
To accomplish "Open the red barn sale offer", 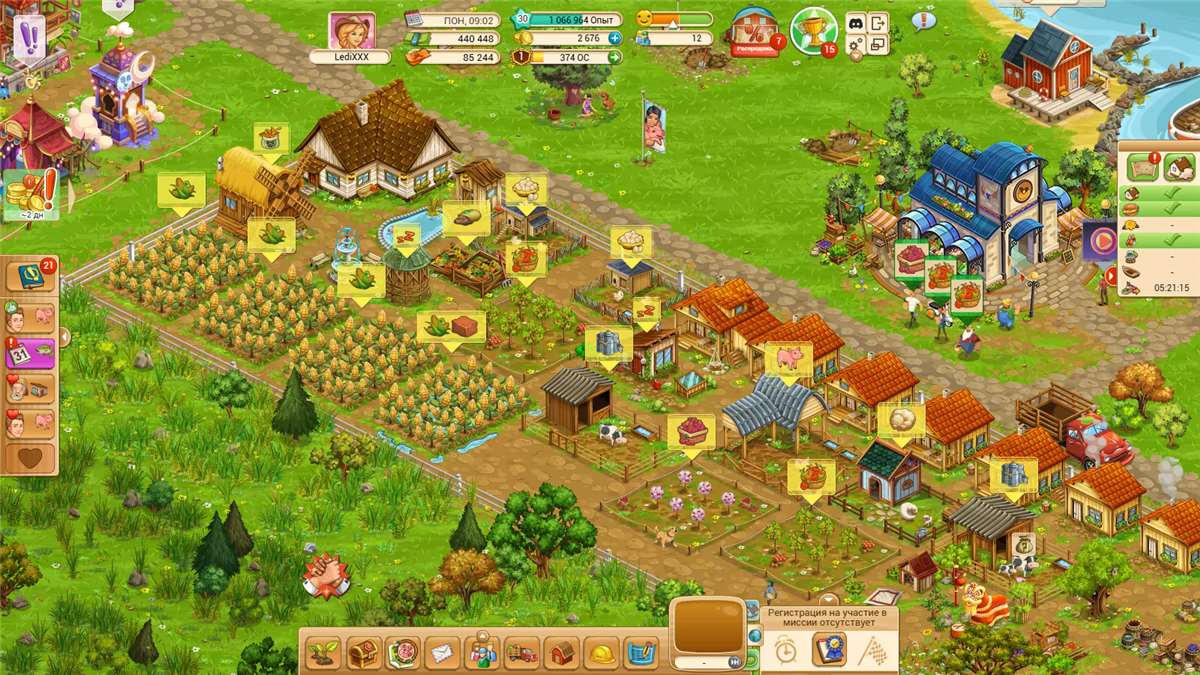I will coord(755,30).
